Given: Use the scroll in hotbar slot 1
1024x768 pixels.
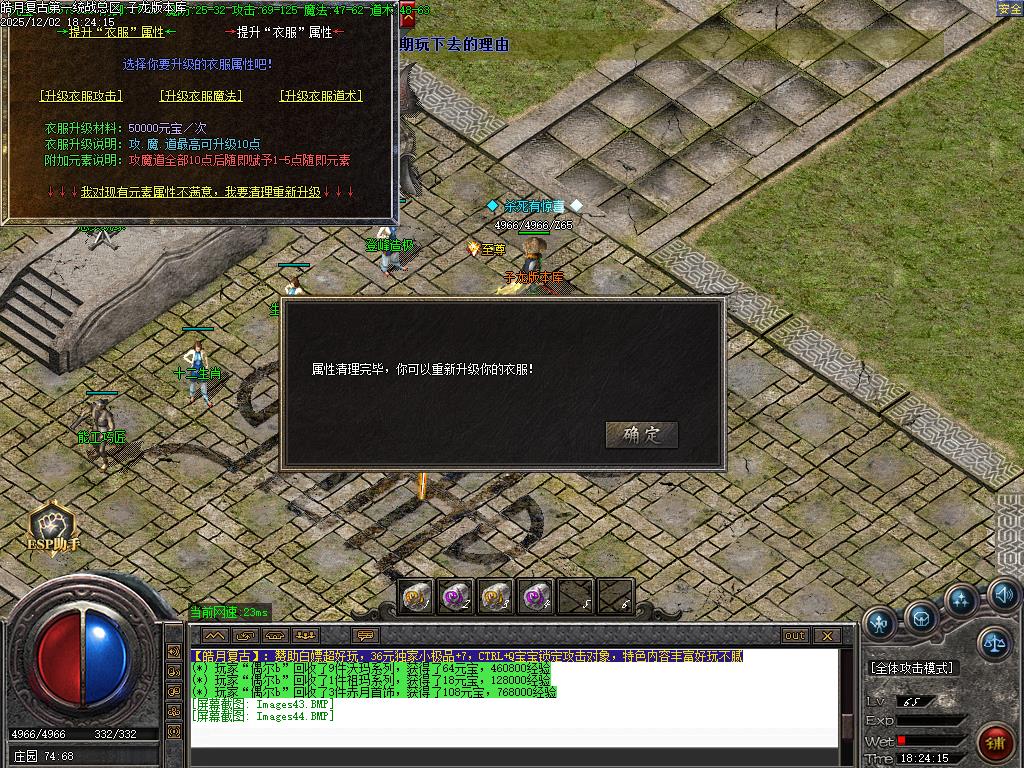Looking at the screenshot, I should click(x=416, y=597).
